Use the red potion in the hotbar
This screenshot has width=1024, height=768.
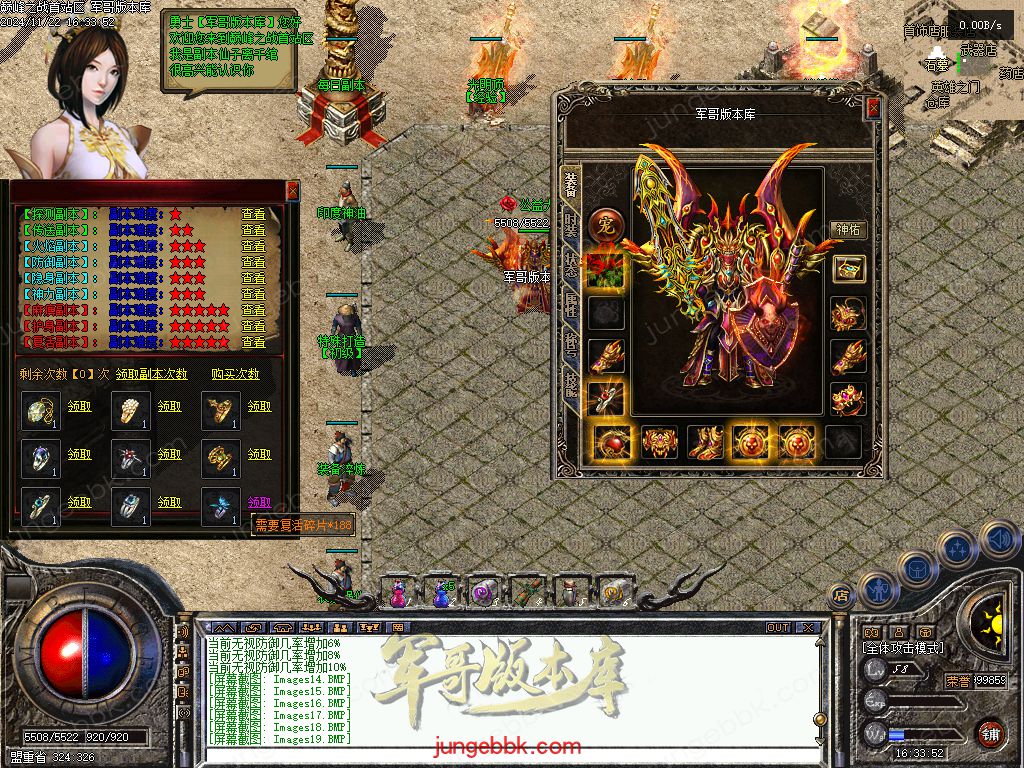click(398, 593)
